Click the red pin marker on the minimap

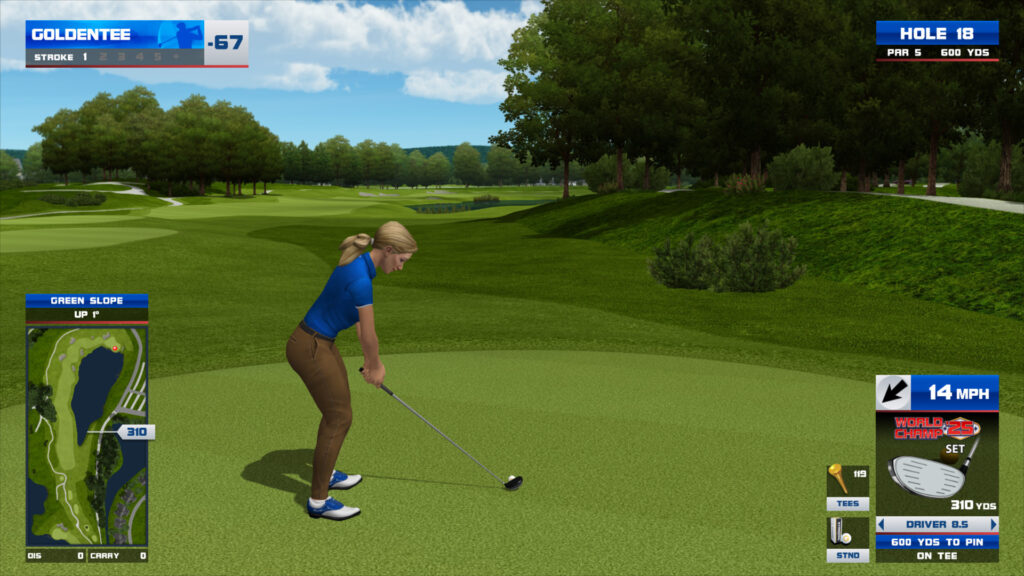click(116, 348)
